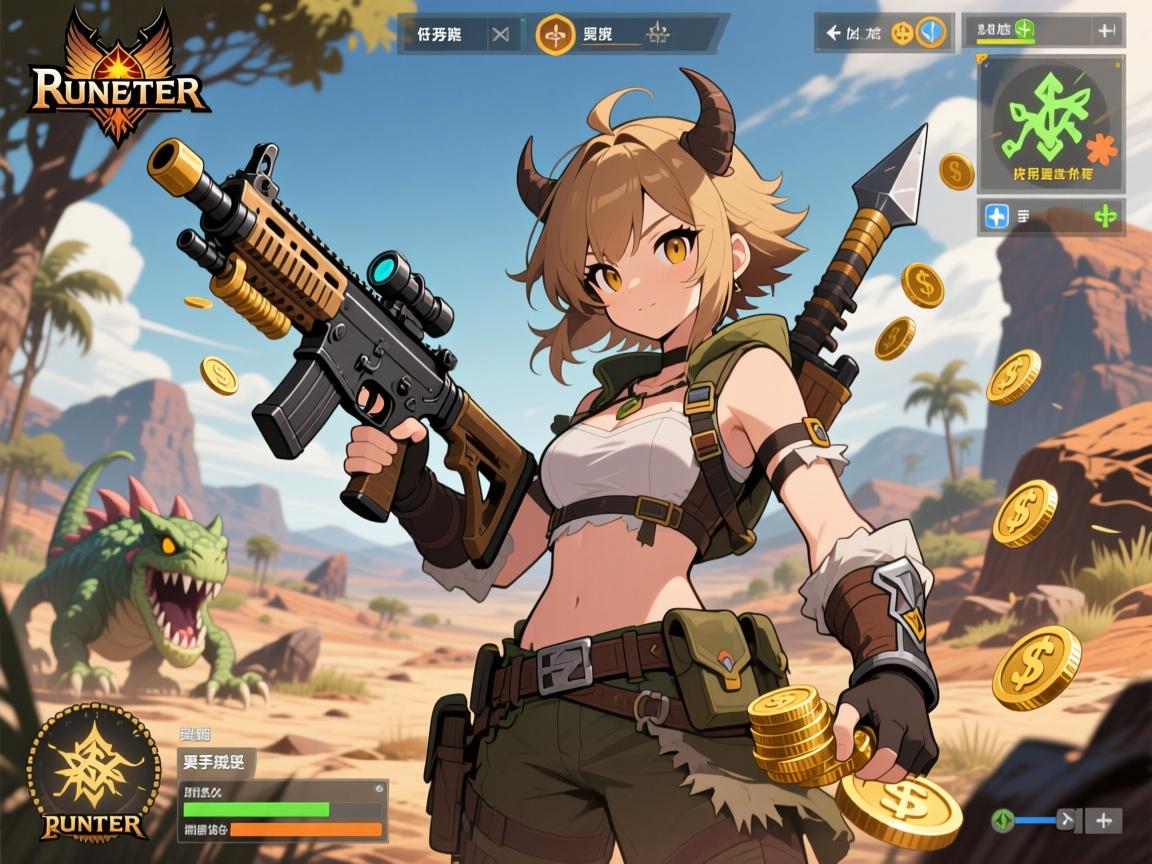
Task: Select the orange round emblem in top bar
Action: (x=555, y=35)
